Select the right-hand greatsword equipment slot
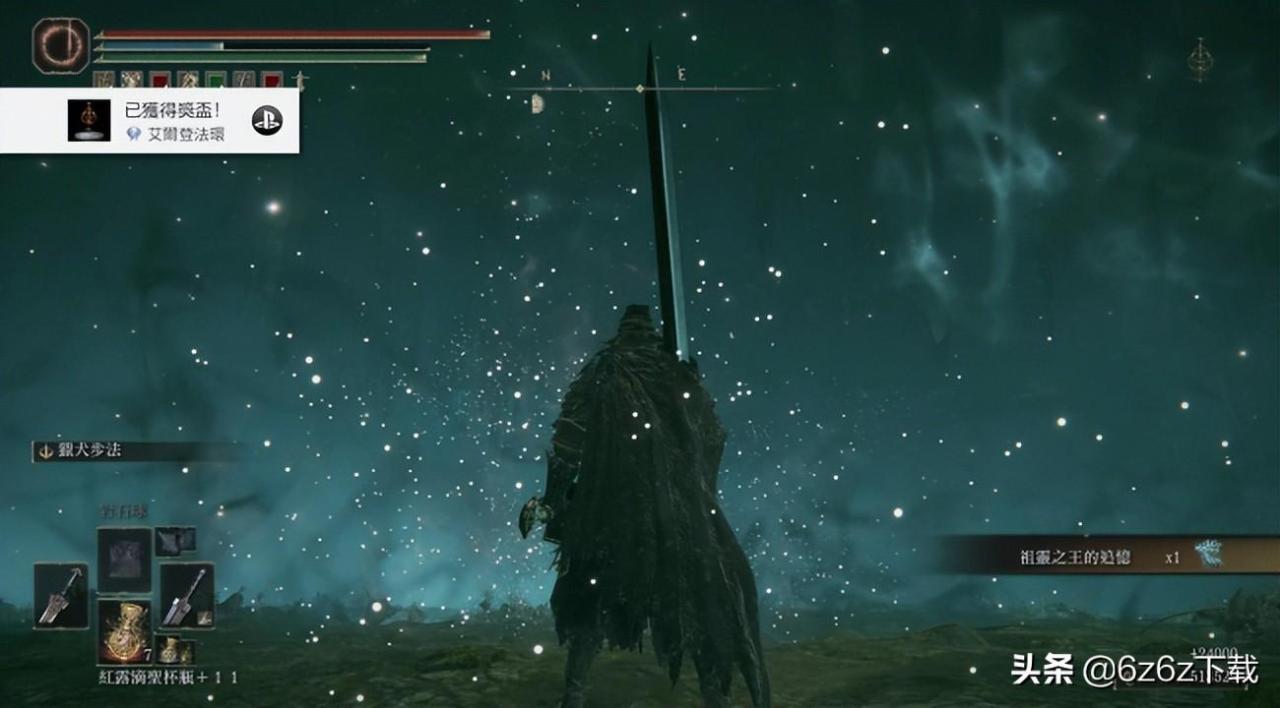This screenshot has width=1280, height=708. 186,595
